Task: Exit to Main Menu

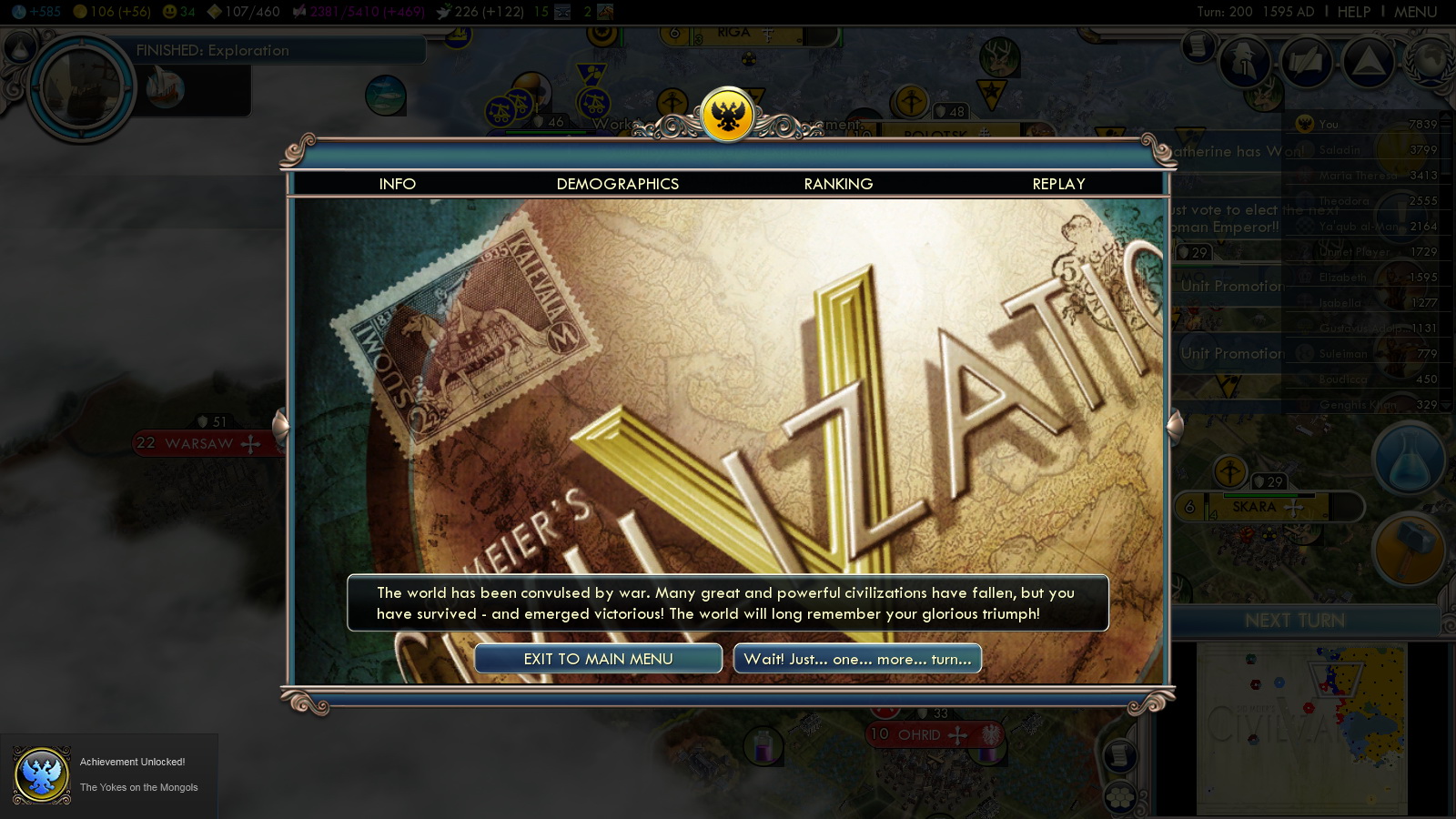Action: pyautogui.click(x=598, y=659)
